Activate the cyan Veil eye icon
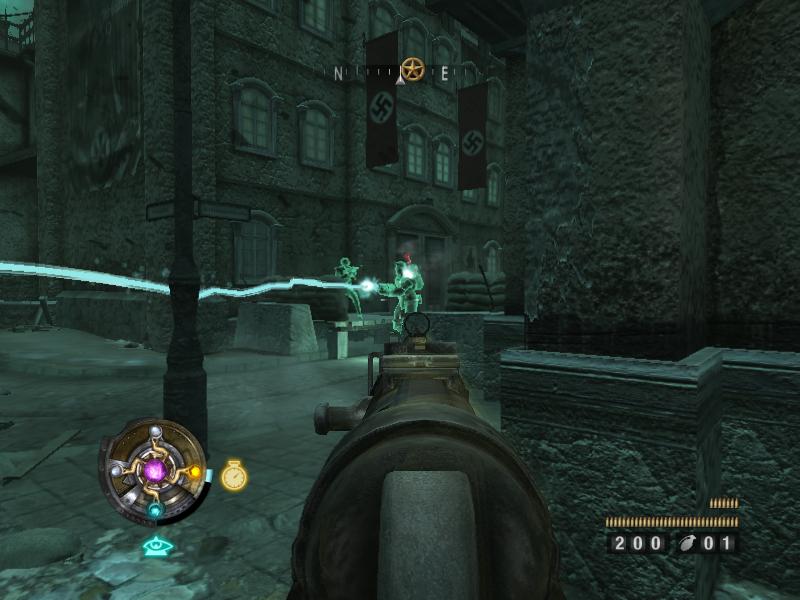Image resolution: width=800 pixels, height=600 pixels. (156, 546)
